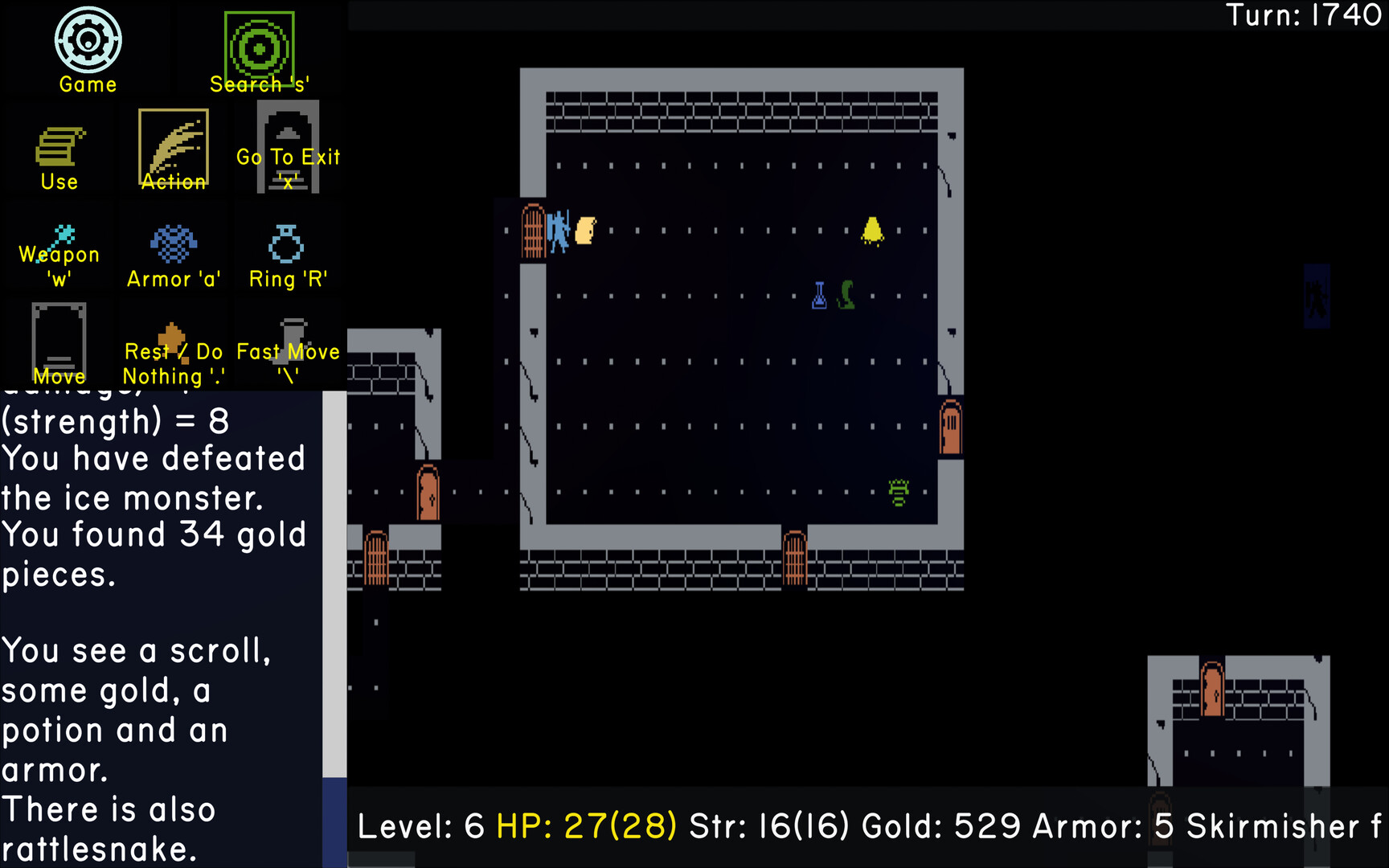Open the Ring 'R' slot

tap(287, 254)
